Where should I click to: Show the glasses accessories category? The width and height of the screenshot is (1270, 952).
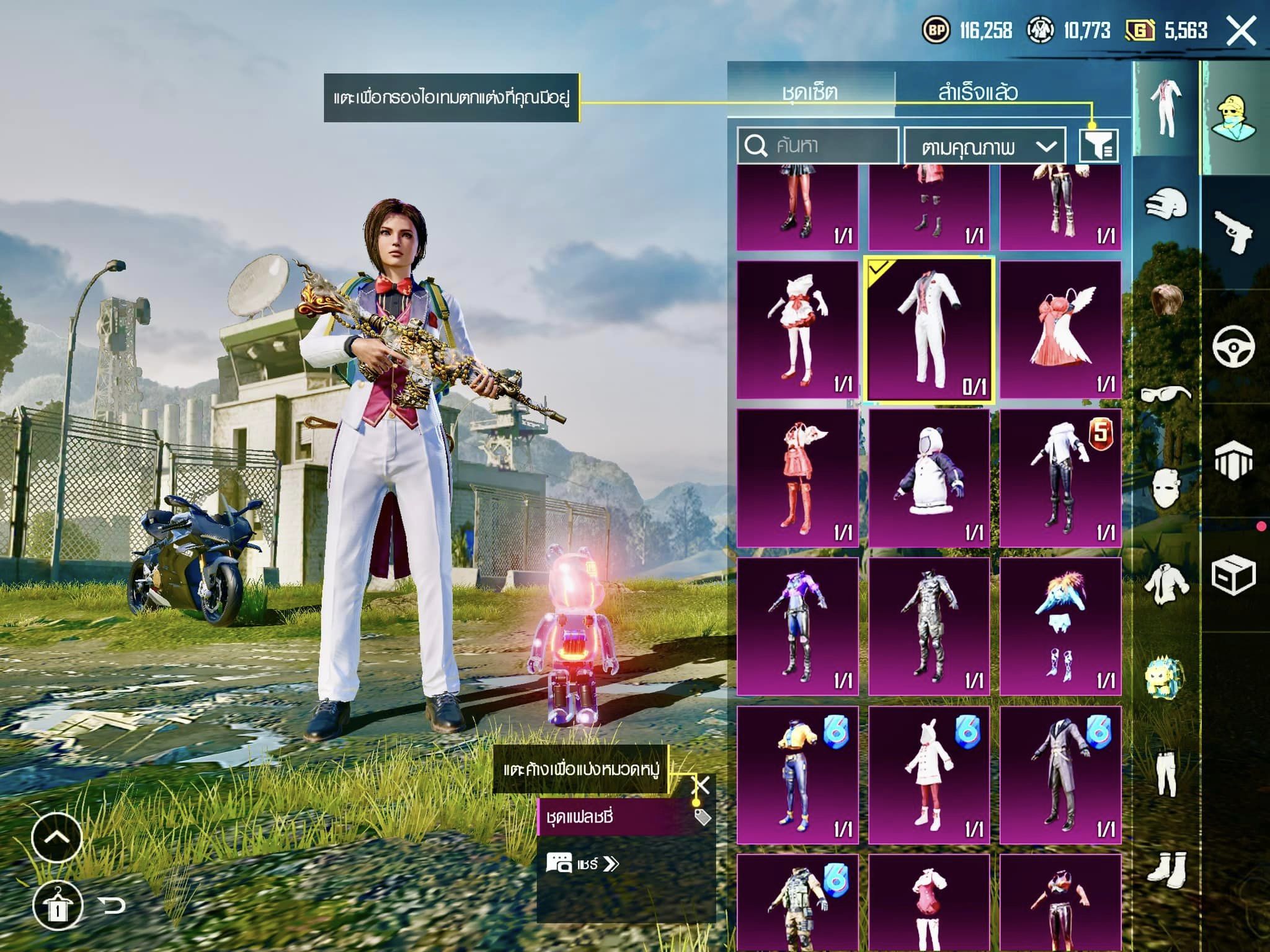coord(1166,394)
